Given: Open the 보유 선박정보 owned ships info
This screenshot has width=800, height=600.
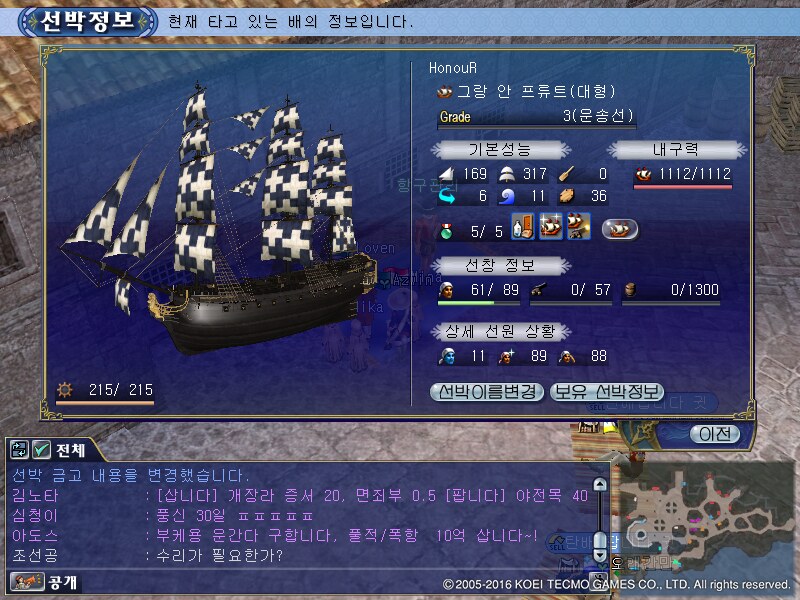Looking at the screenshot, I should pyautogui.click(x=606, y=391).
